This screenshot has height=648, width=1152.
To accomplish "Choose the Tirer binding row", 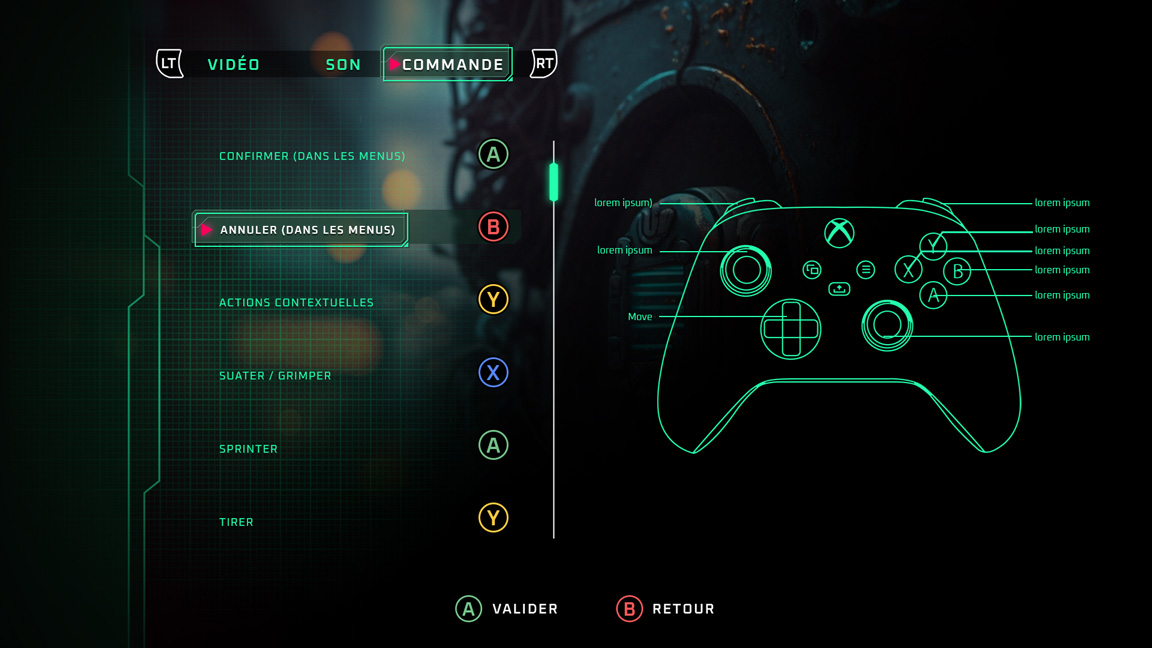I will 237,522.
